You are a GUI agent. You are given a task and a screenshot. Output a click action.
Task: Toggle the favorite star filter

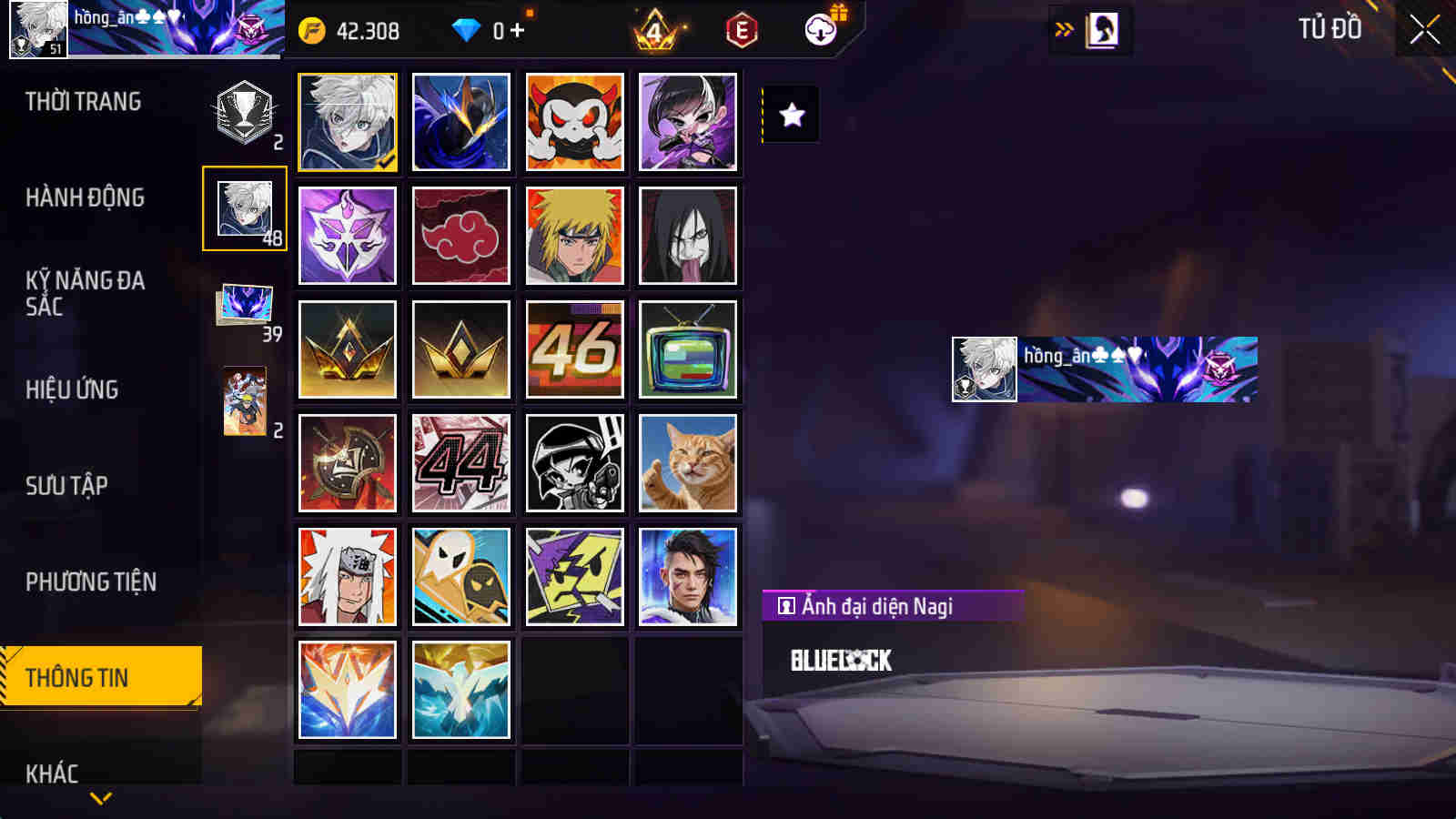[790, 115]
